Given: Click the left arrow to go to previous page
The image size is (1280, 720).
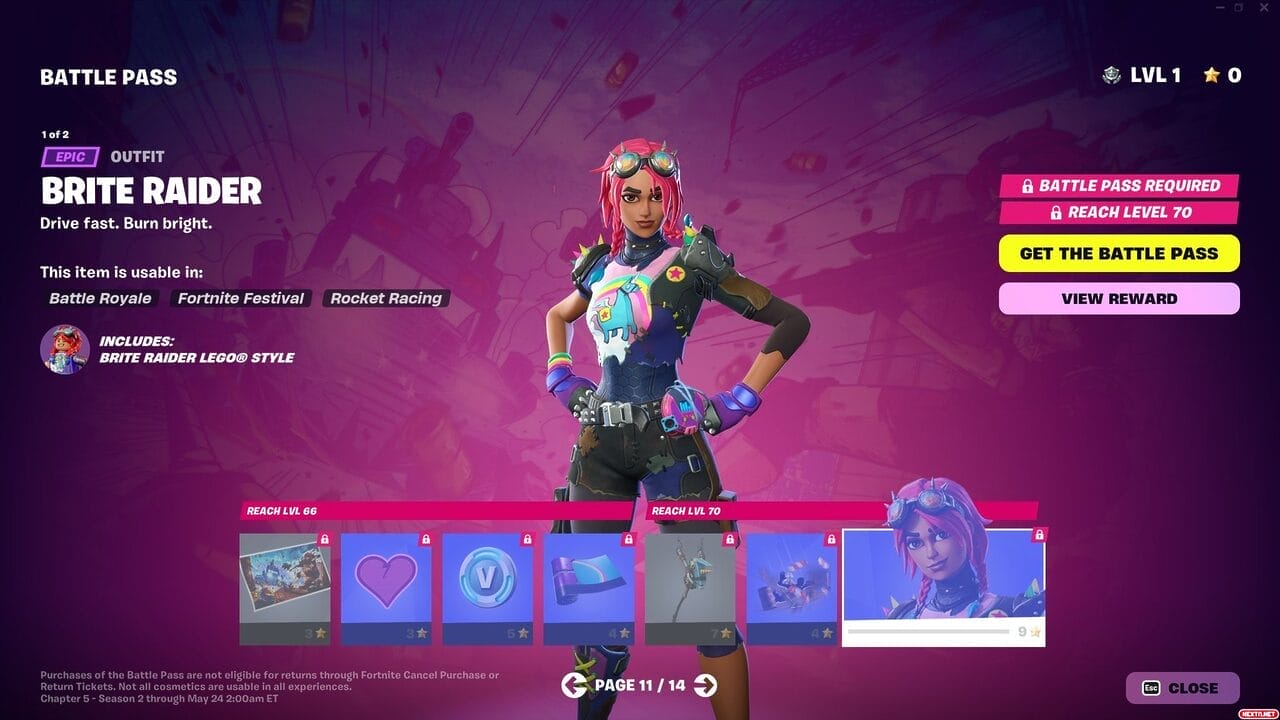Looking at the screenshot, I should pos(575,687).
